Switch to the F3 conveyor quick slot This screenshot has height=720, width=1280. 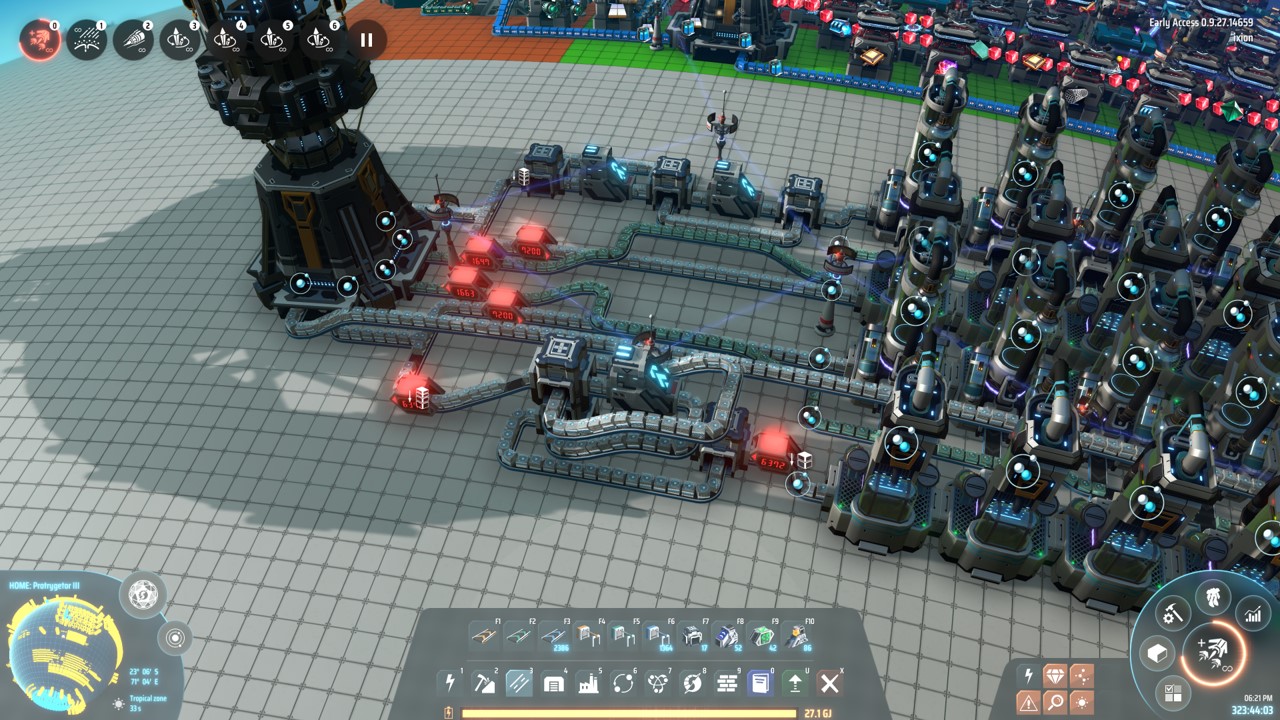coord(552,636)
